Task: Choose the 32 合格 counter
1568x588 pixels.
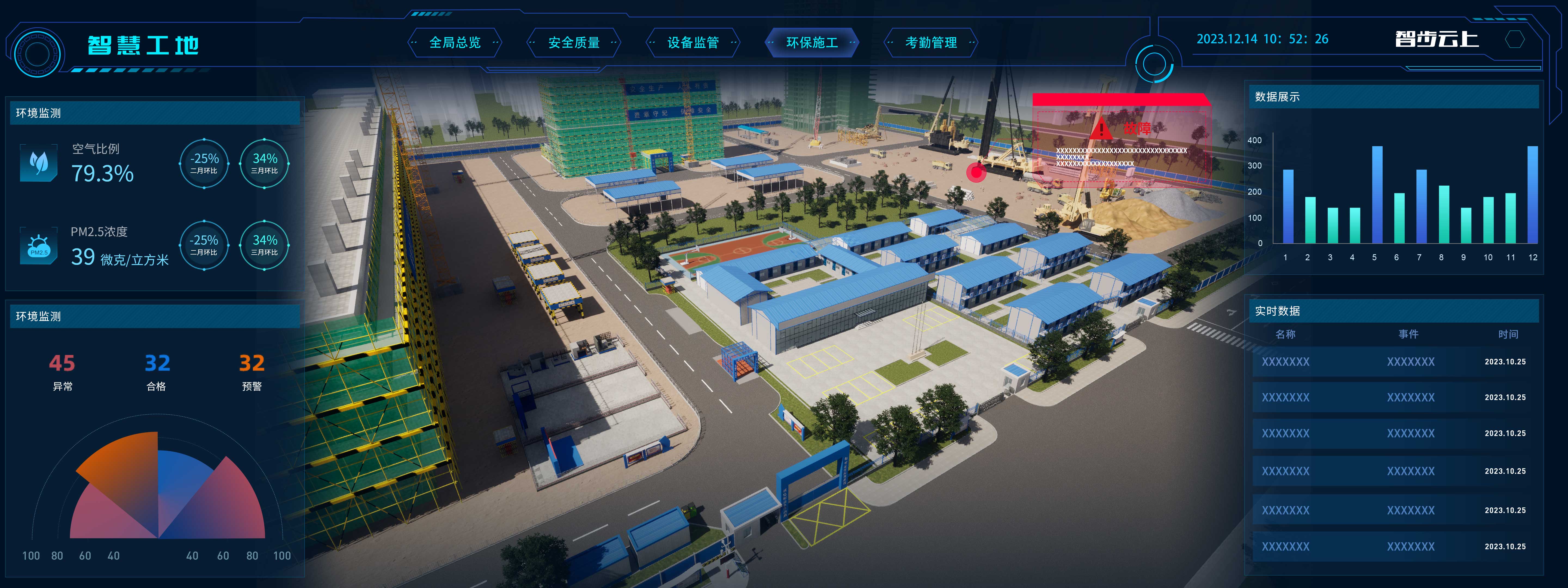Action: click(157, 371)
